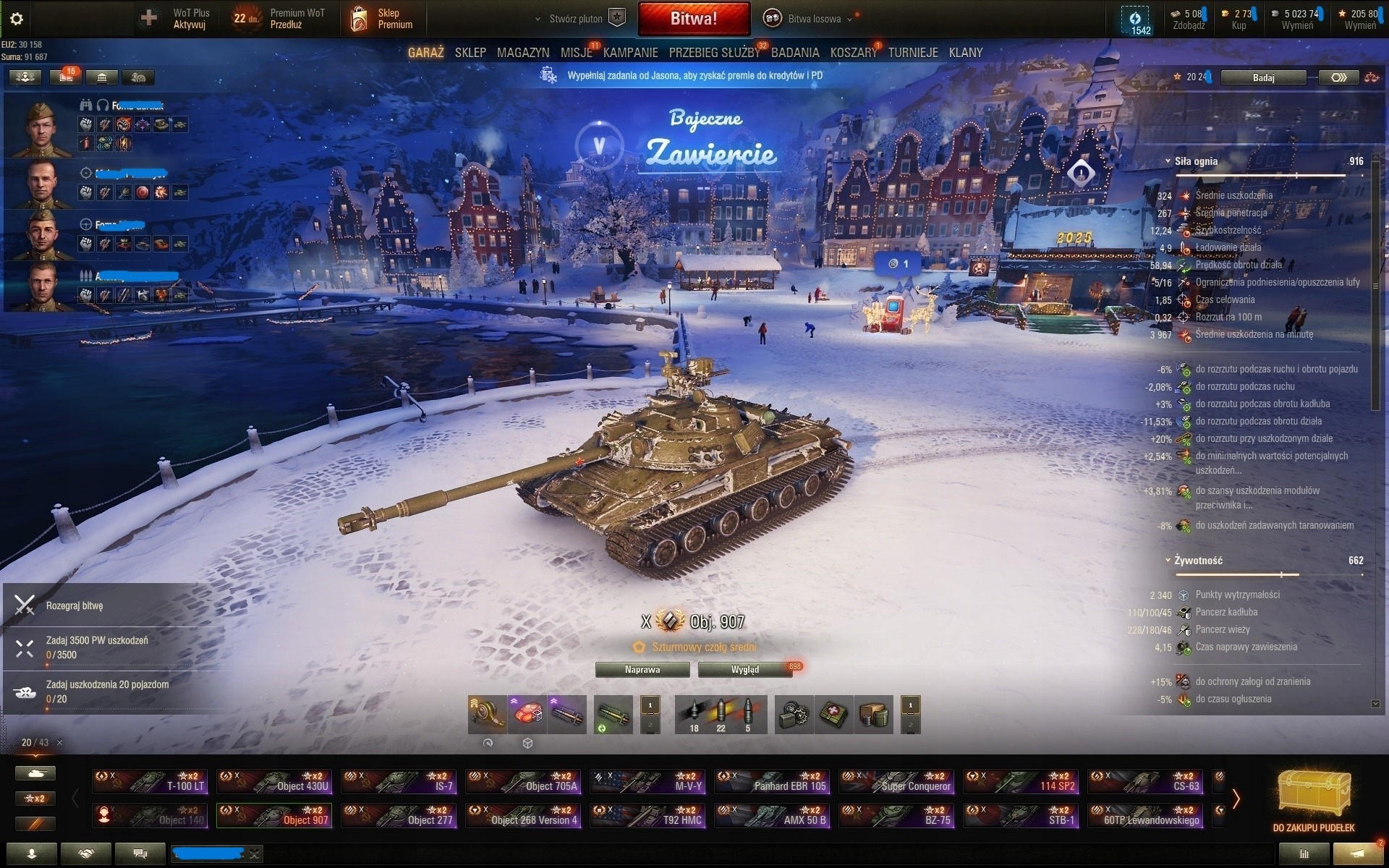The width and height of the screenshot is (1389, 868).
Task: Collapse the Siła ognia stats section
Action: click(1166, 161)
